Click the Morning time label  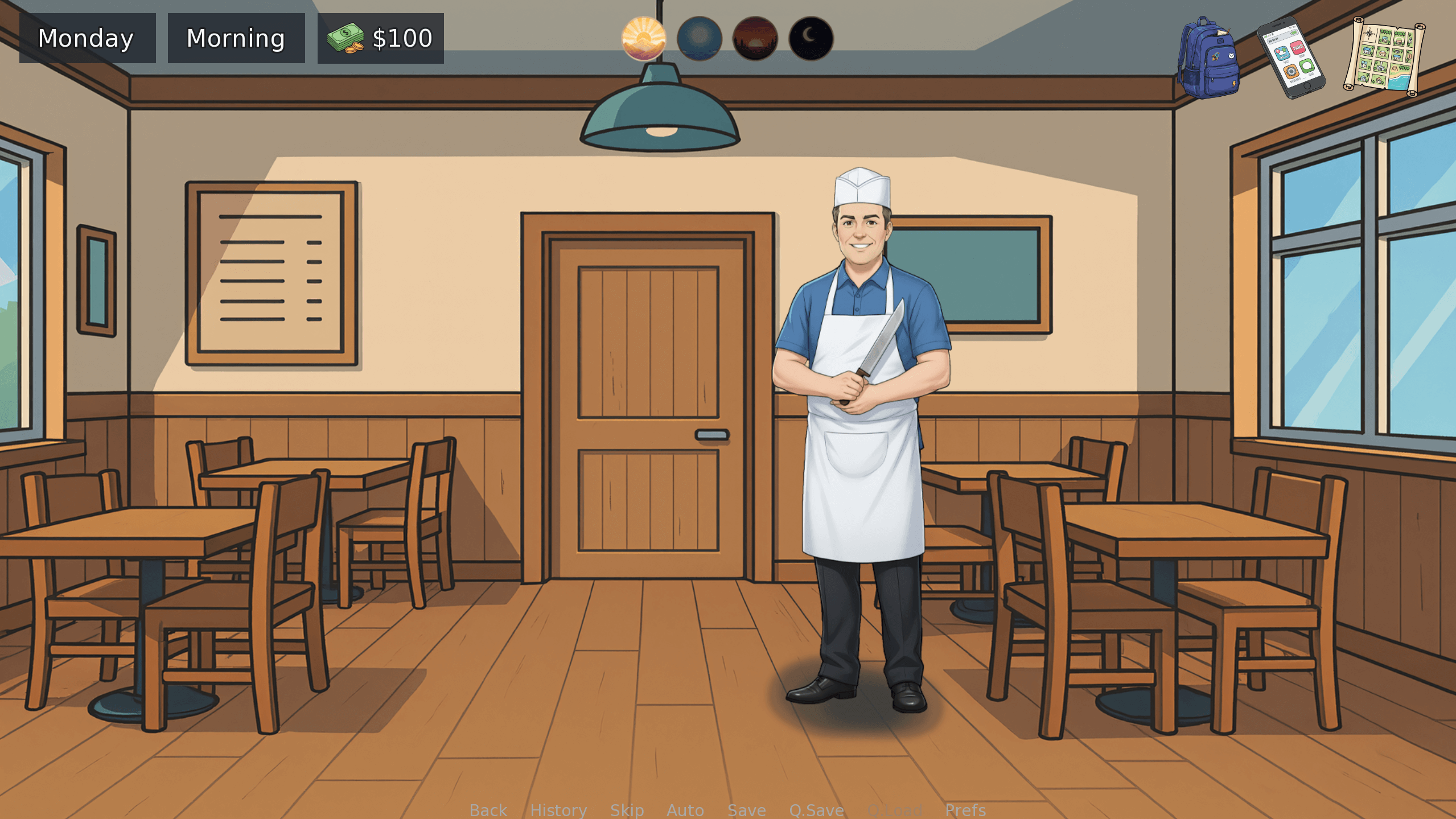pos(236,38)
